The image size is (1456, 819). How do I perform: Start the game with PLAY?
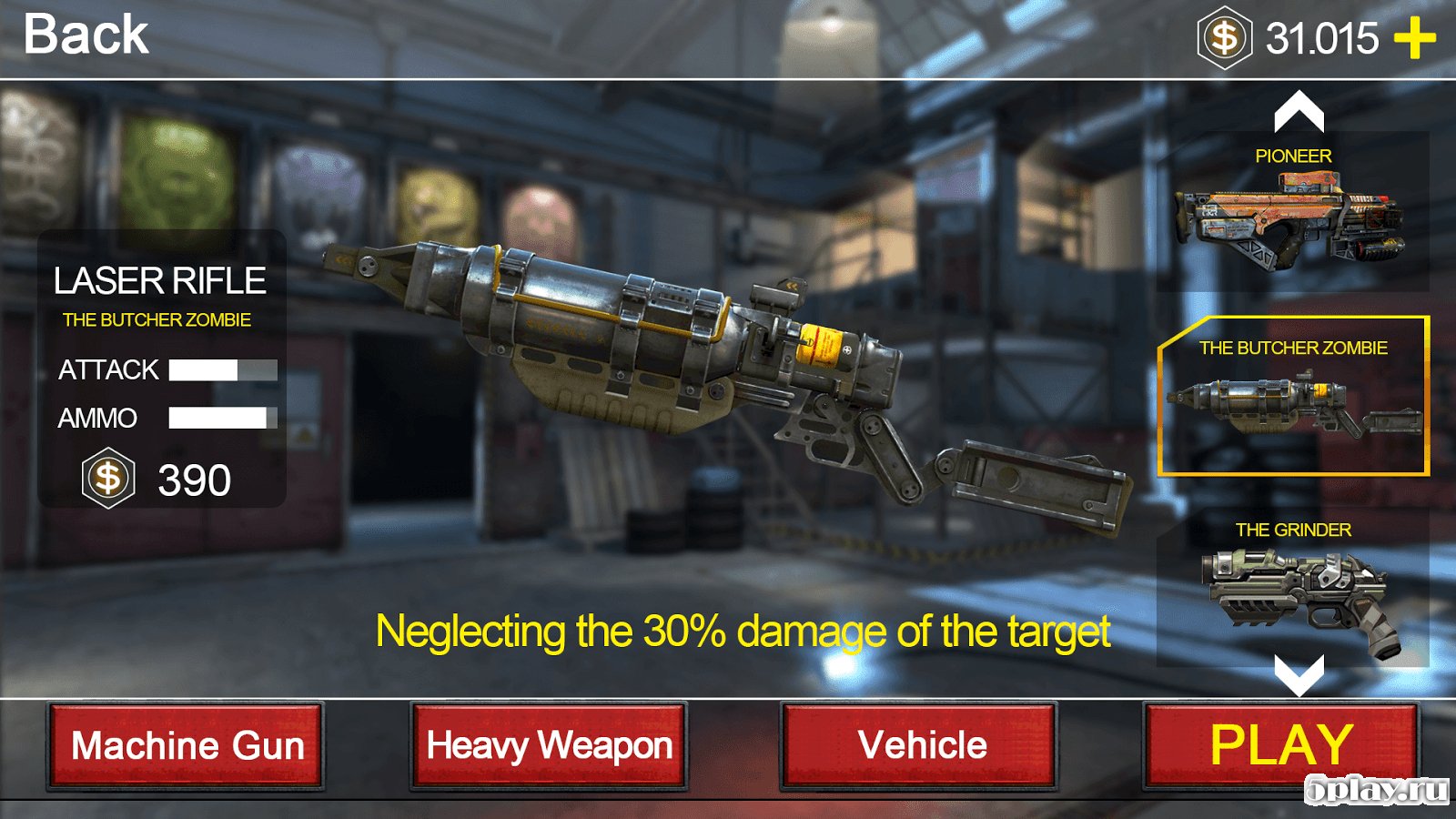coord(1280,745)
